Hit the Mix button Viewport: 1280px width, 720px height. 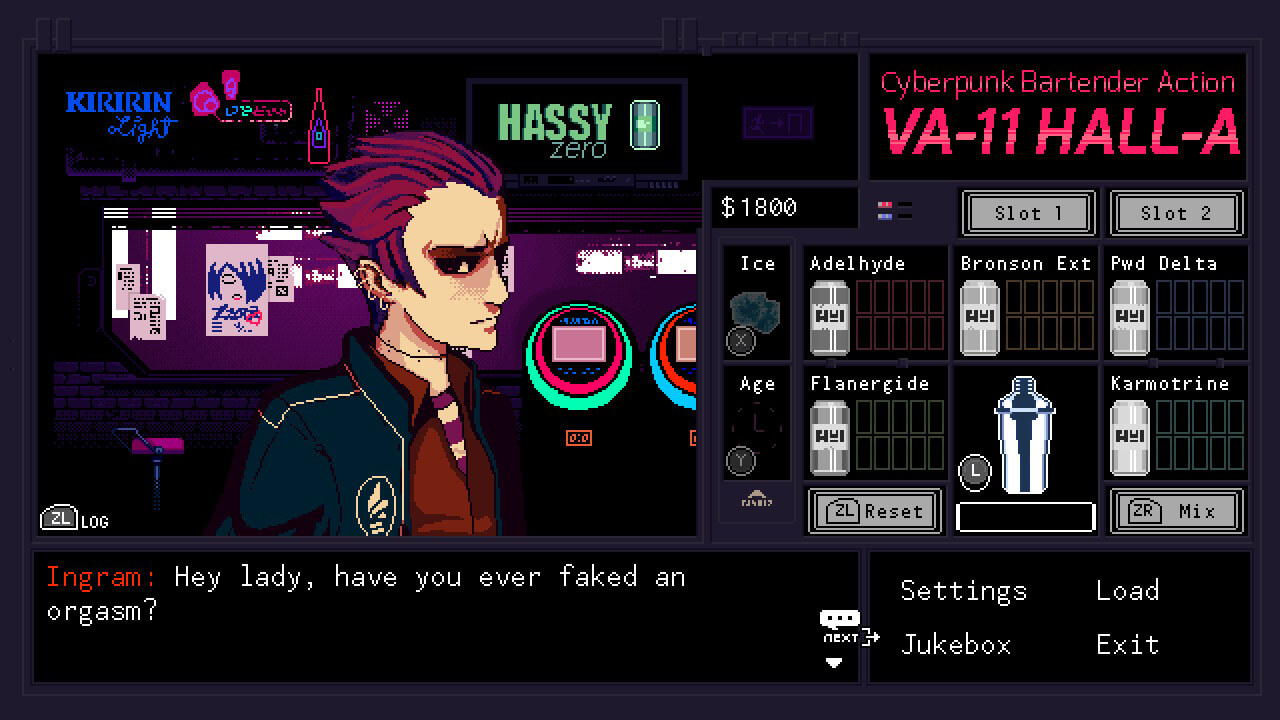point(1176,512)
